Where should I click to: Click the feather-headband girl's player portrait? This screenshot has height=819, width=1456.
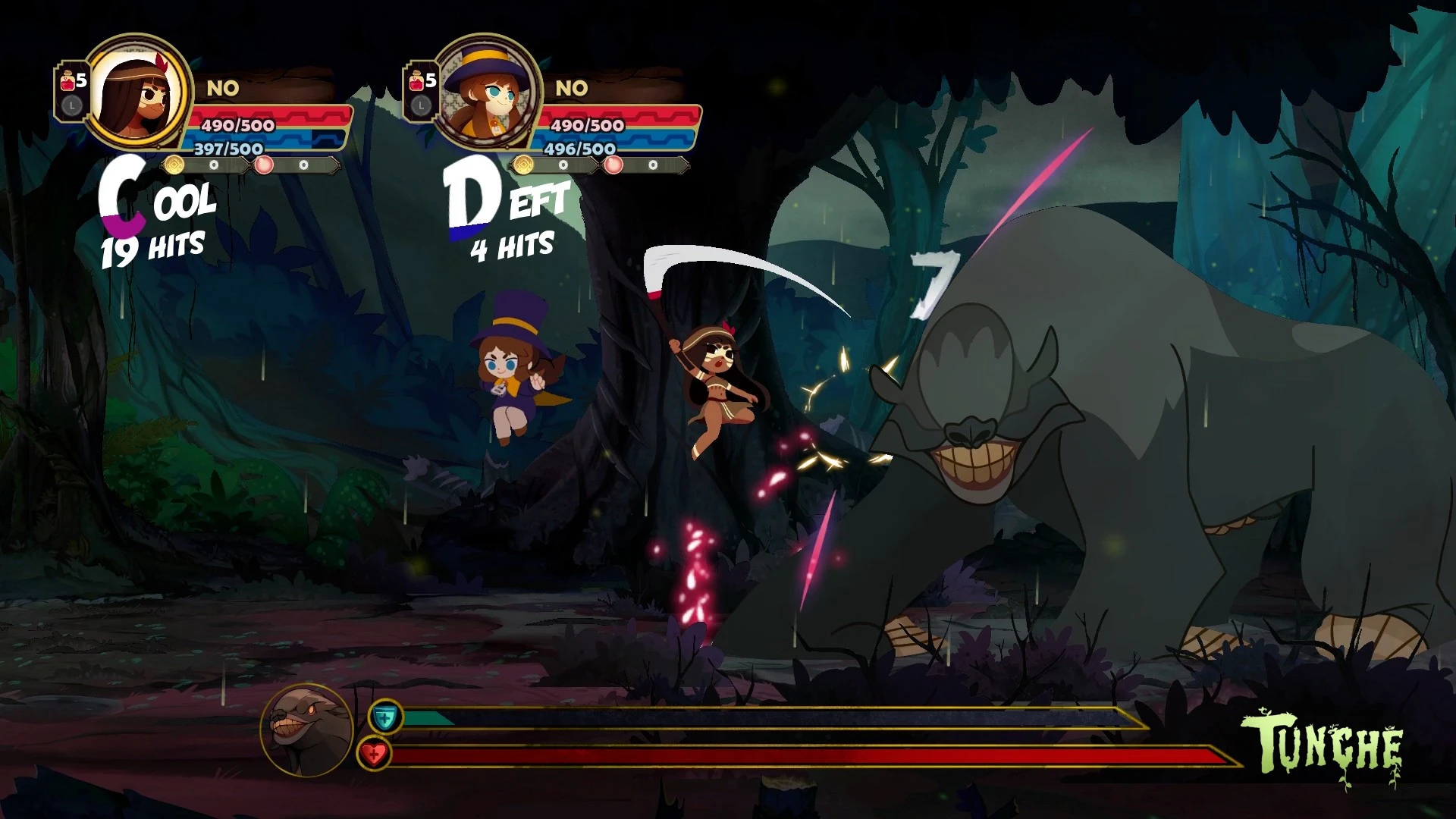138,93
